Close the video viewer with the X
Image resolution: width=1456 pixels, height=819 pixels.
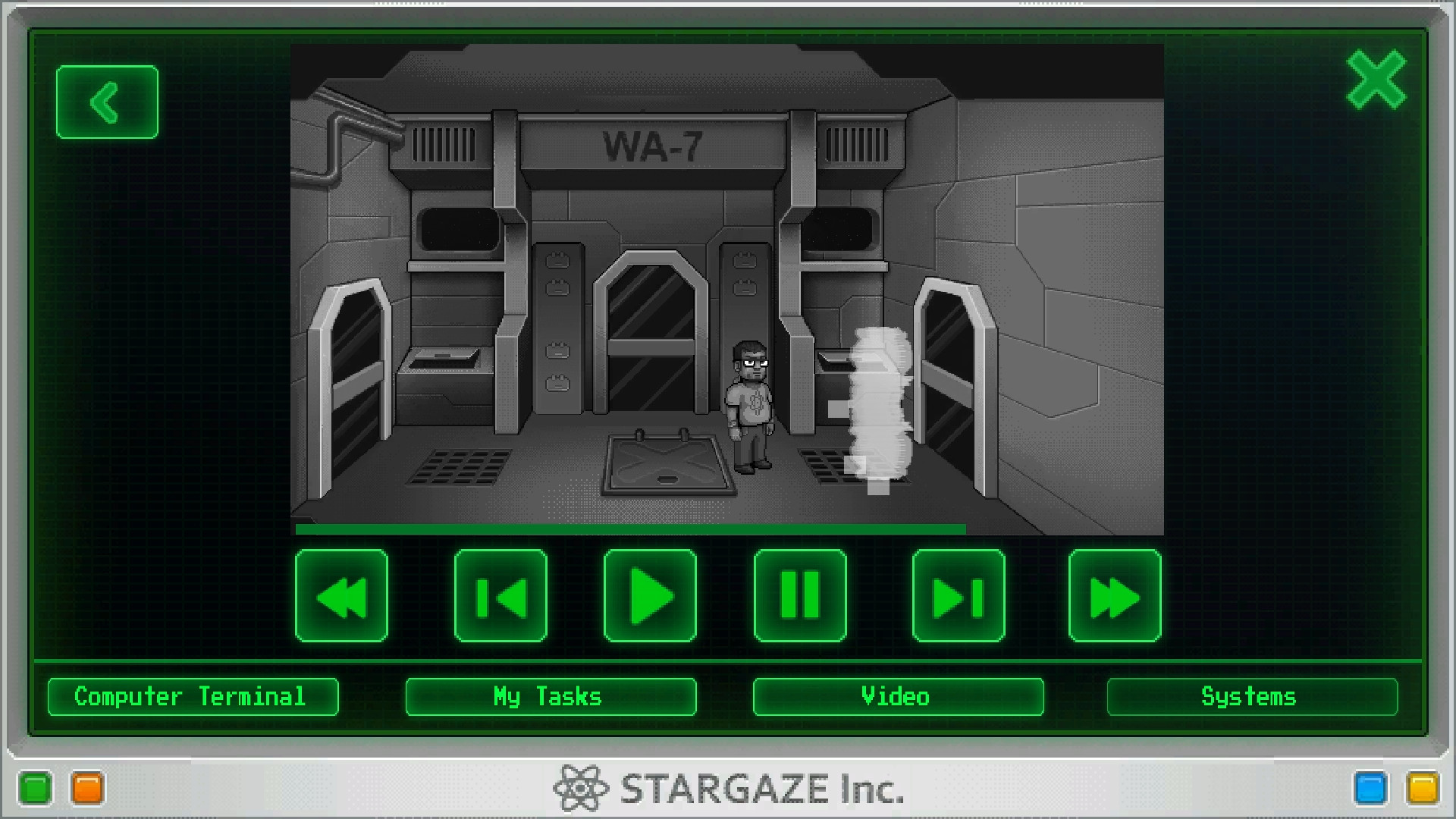[1378, 80]
